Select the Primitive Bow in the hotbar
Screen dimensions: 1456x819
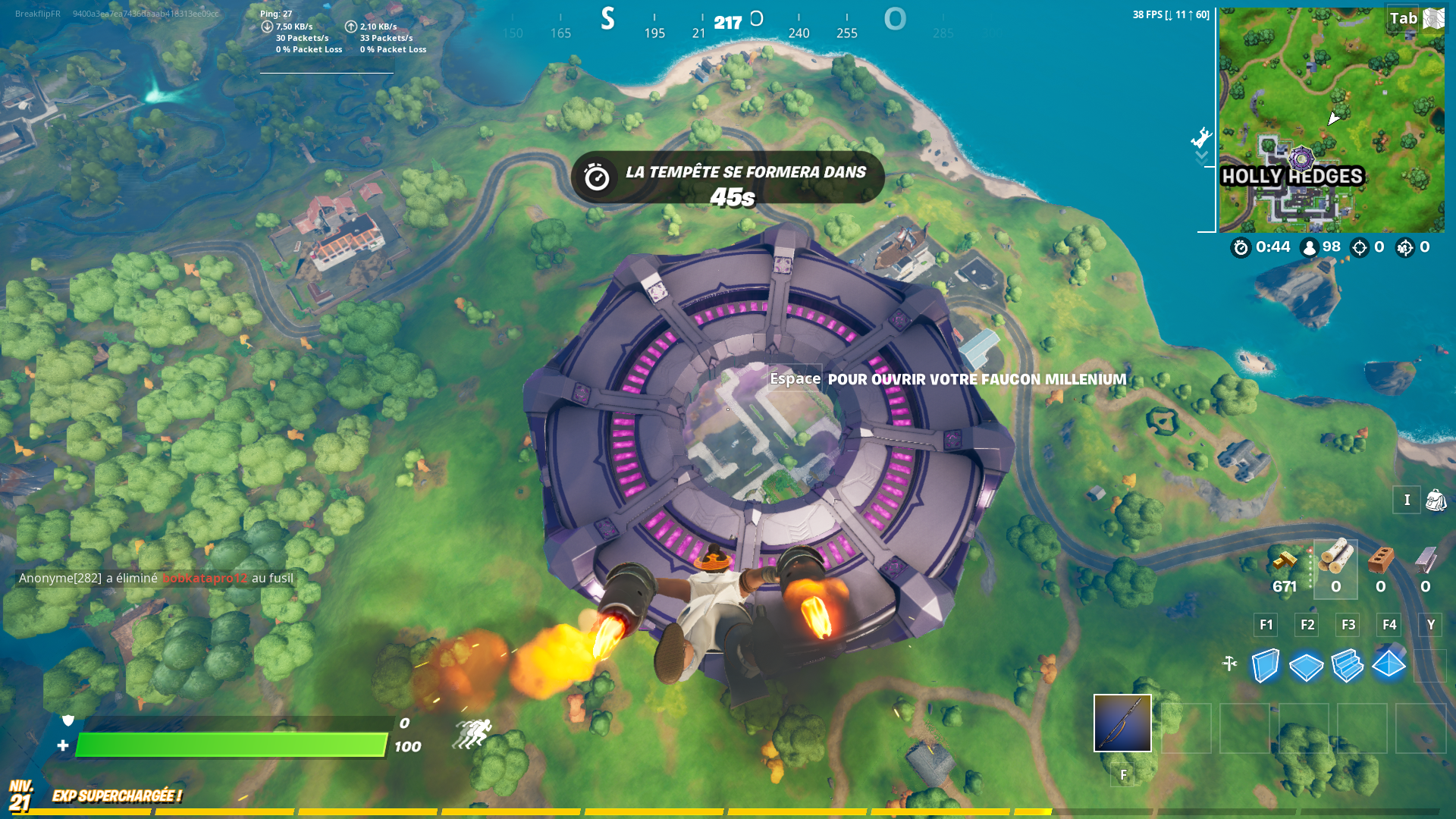1122,723
